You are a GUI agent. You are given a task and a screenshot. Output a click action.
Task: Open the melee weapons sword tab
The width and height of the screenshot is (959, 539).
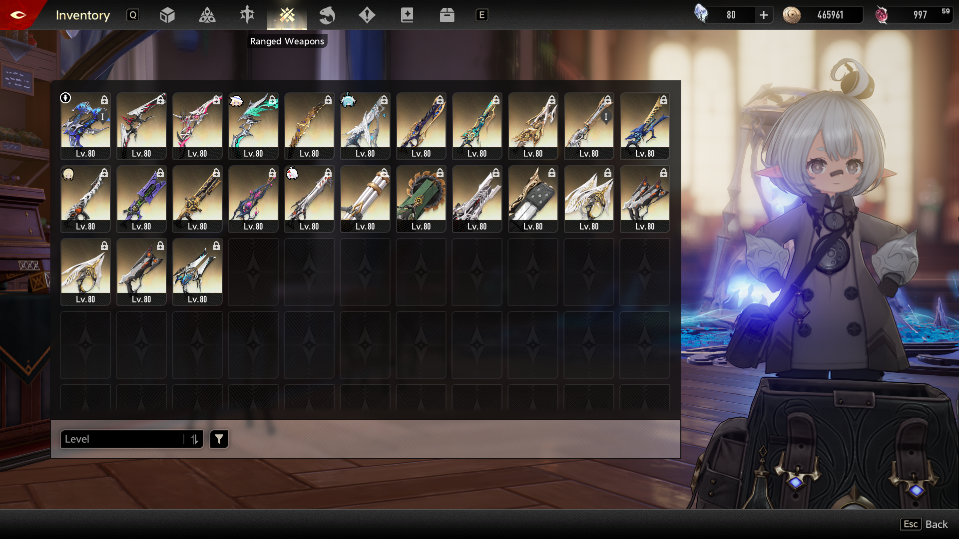coord(247,15)
